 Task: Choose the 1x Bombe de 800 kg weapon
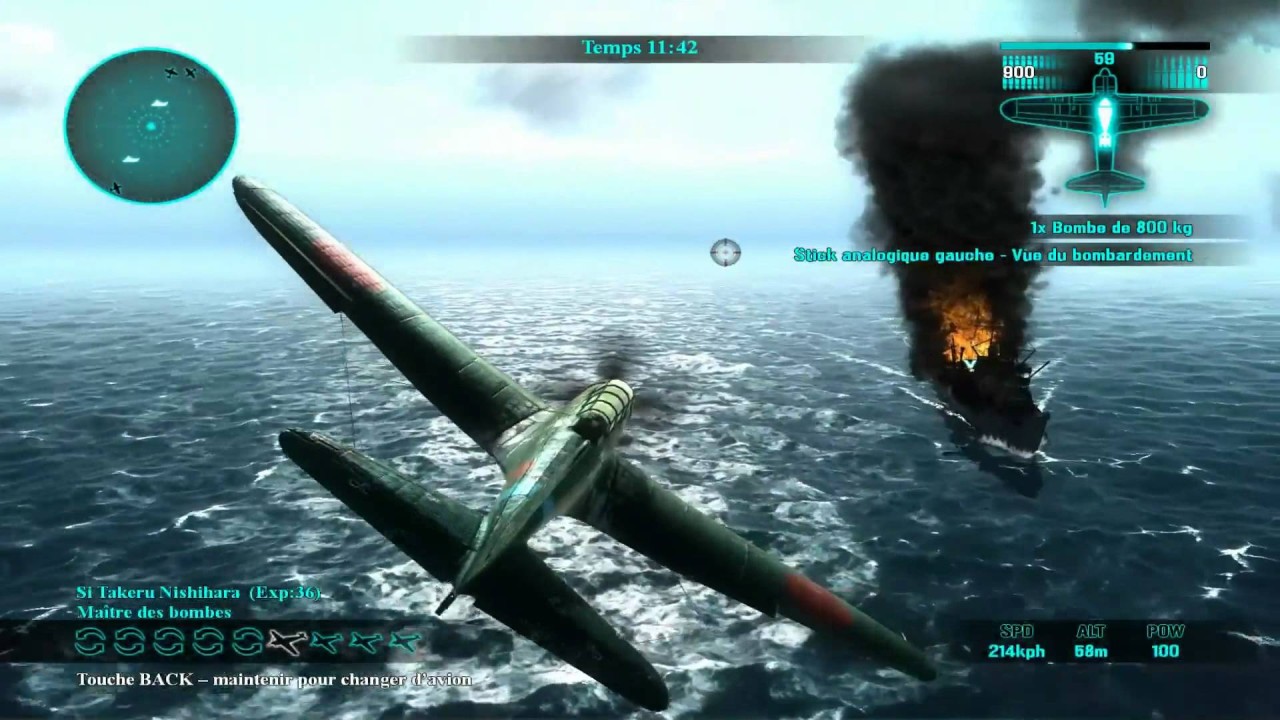[1111, 228]
